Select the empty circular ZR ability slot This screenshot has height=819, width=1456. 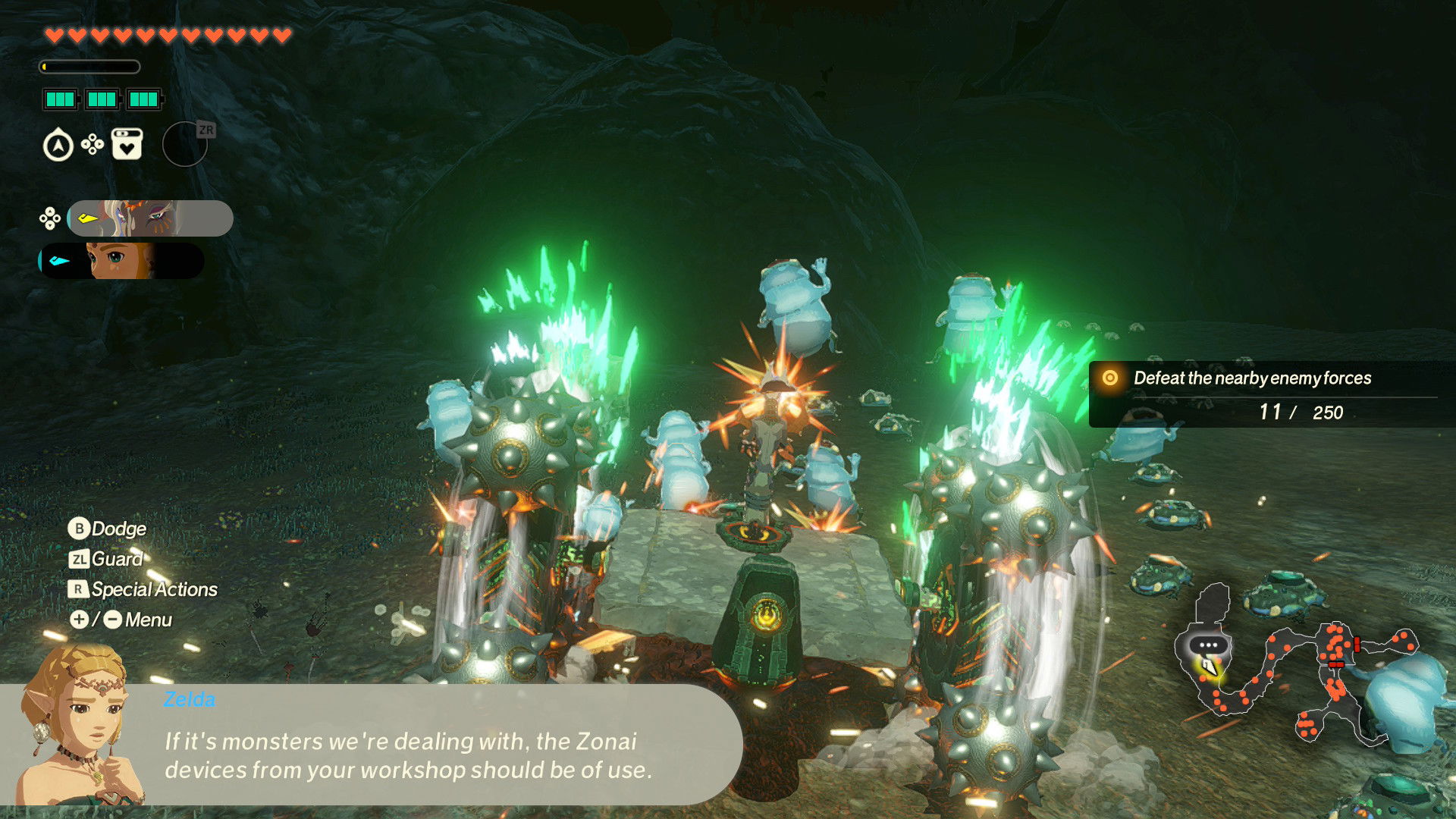click(x=185, y=144)
